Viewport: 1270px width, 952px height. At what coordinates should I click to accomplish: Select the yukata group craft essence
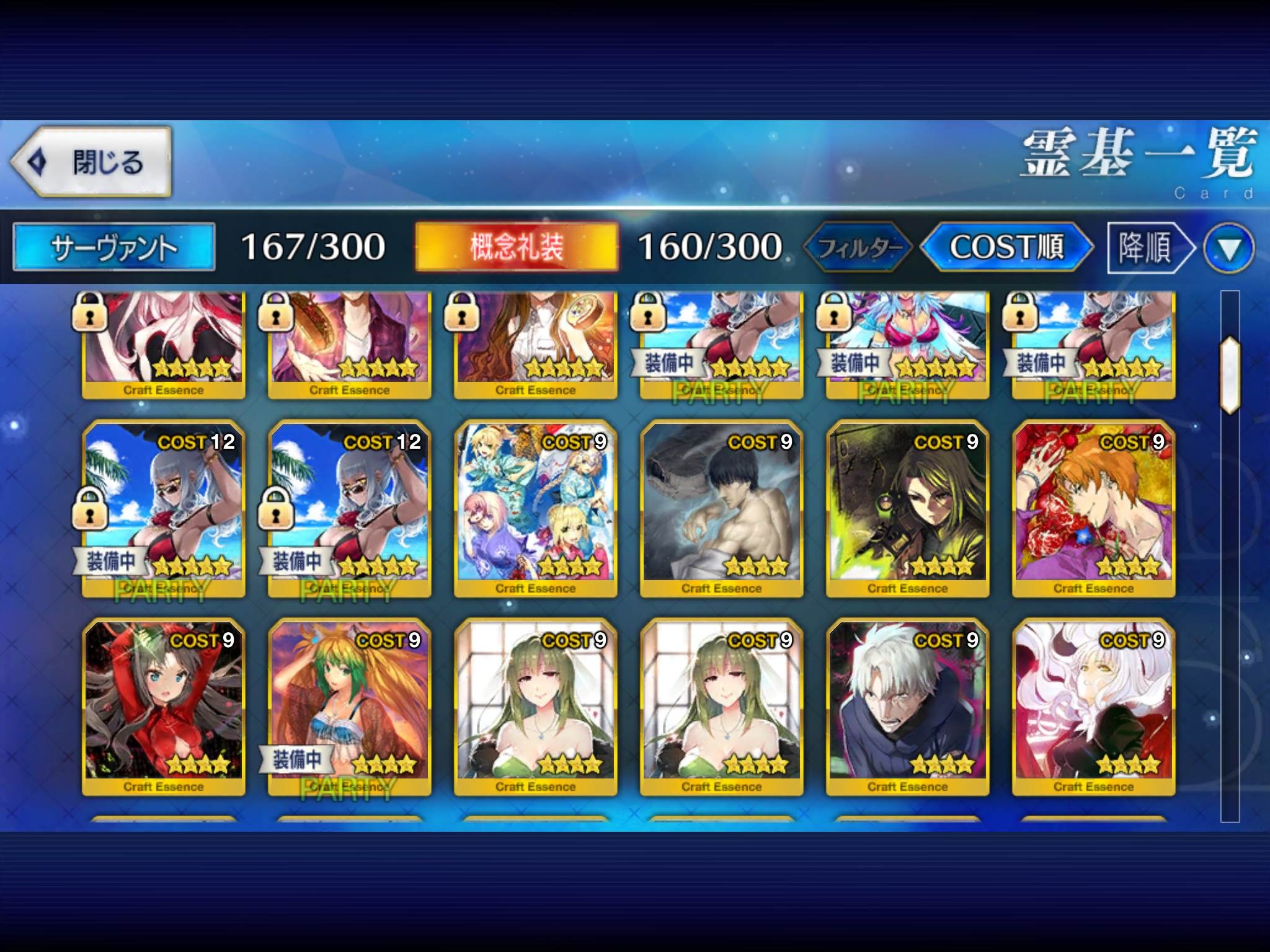(x=536, y=508)
